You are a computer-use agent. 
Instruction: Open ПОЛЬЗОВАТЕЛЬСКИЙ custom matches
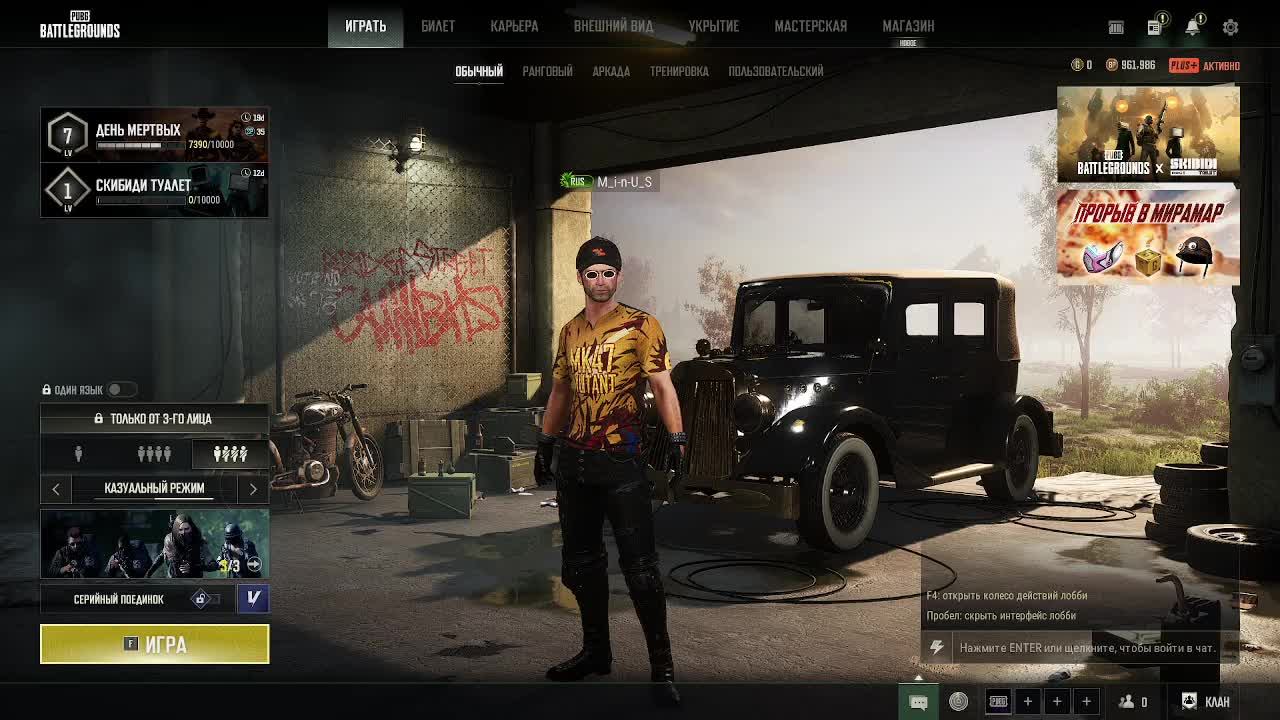click(x=776, y=71)
